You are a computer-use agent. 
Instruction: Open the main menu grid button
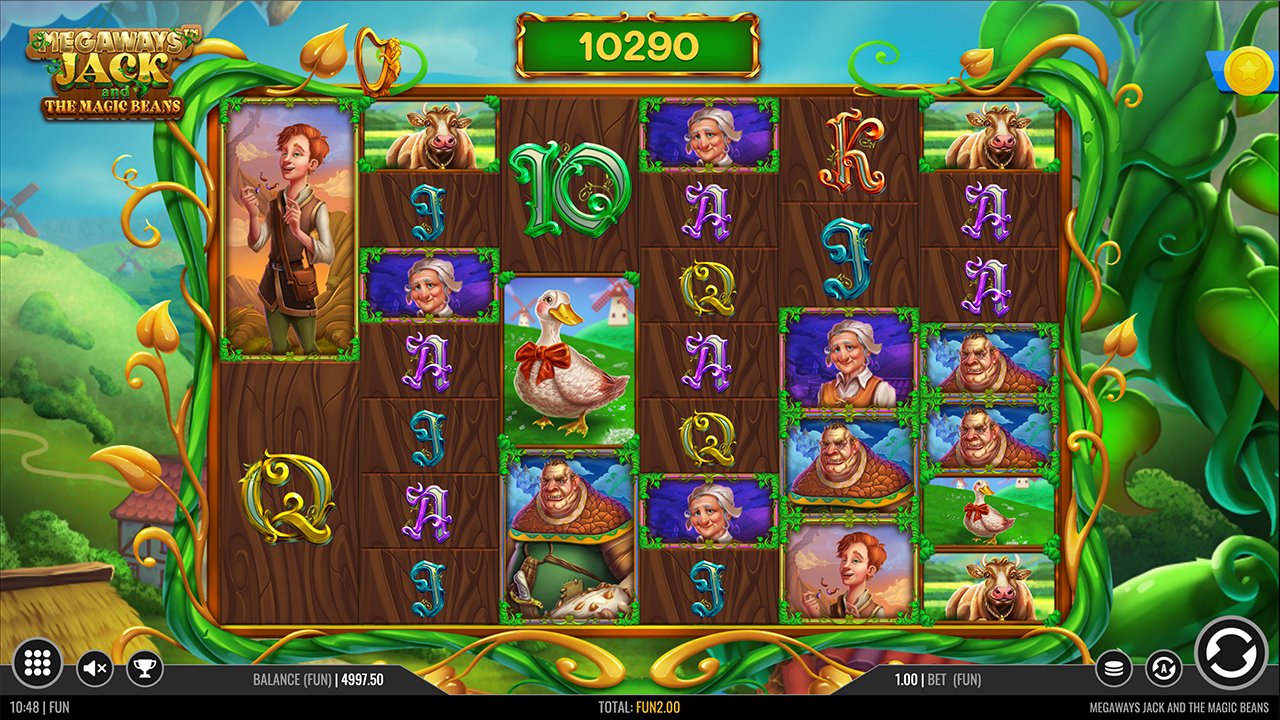(x=38, y=664)
